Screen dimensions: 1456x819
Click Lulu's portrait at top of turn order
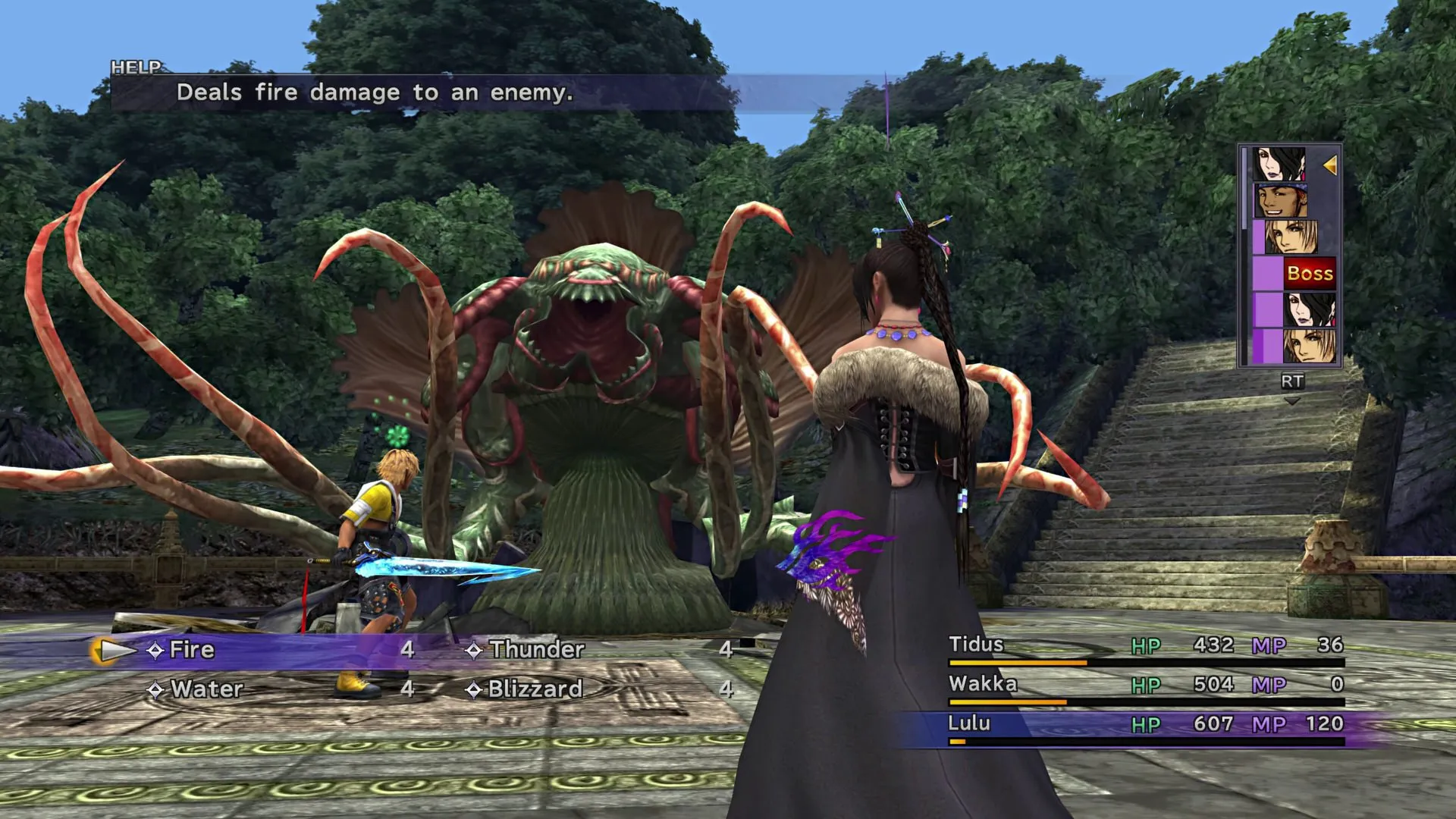coord(1279,163)
